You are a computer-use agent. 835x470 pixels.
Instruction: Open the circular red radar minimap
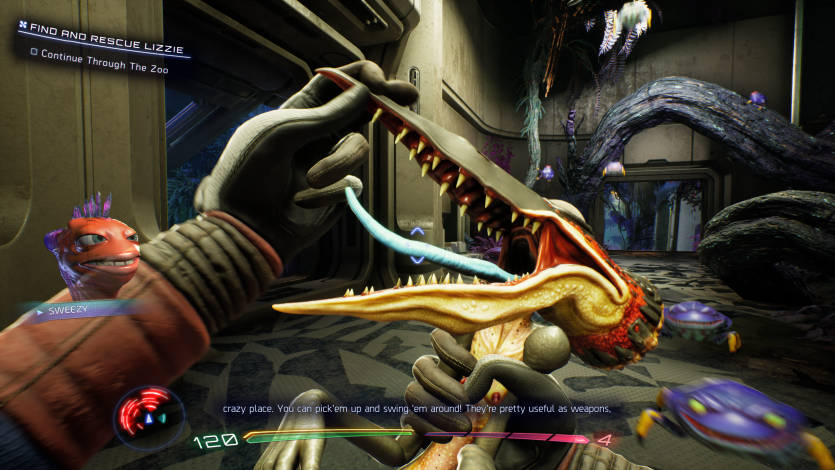147,416
